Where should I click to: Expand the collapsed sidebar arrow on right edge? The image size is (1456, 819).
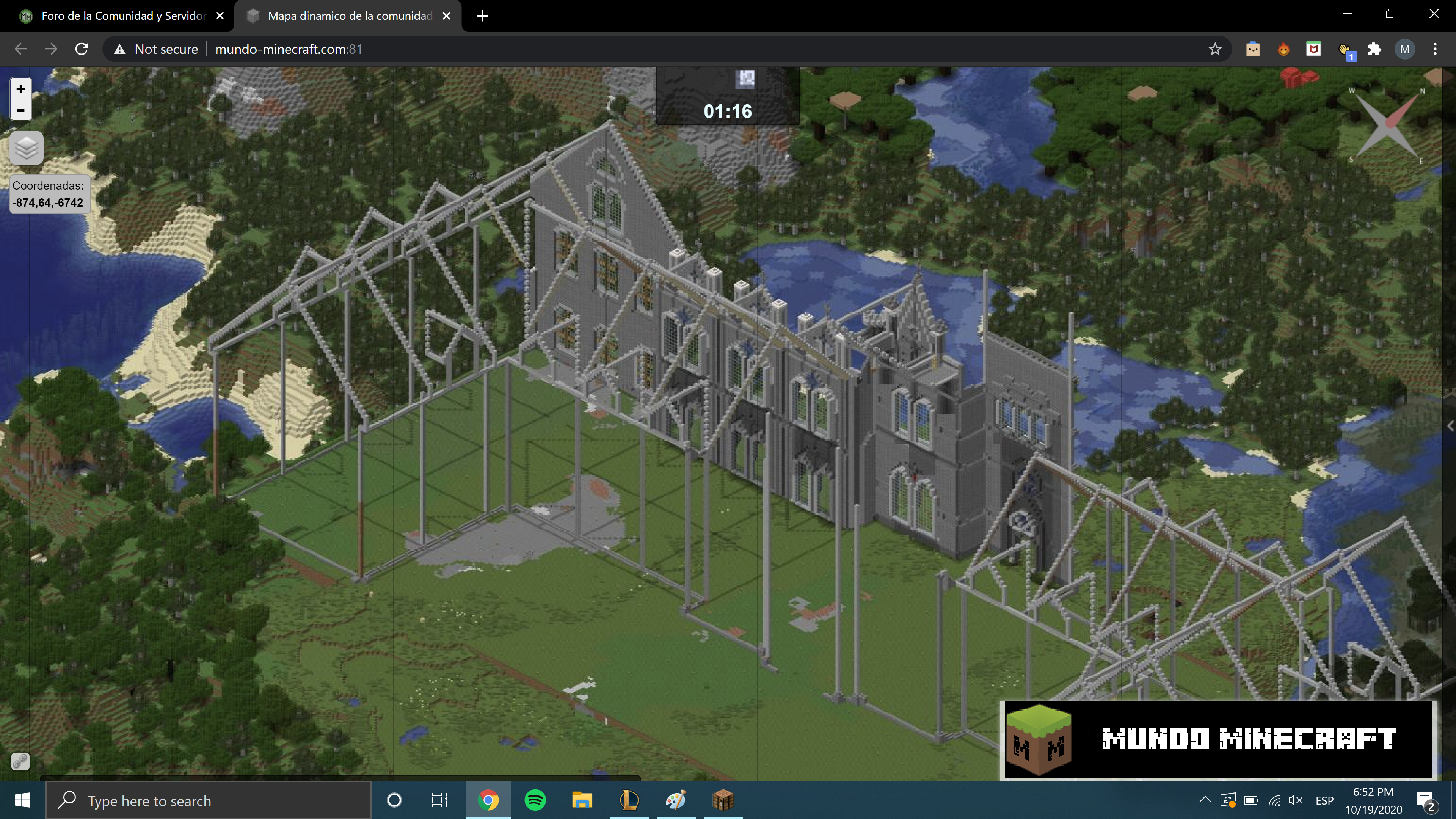(1450, 426)
